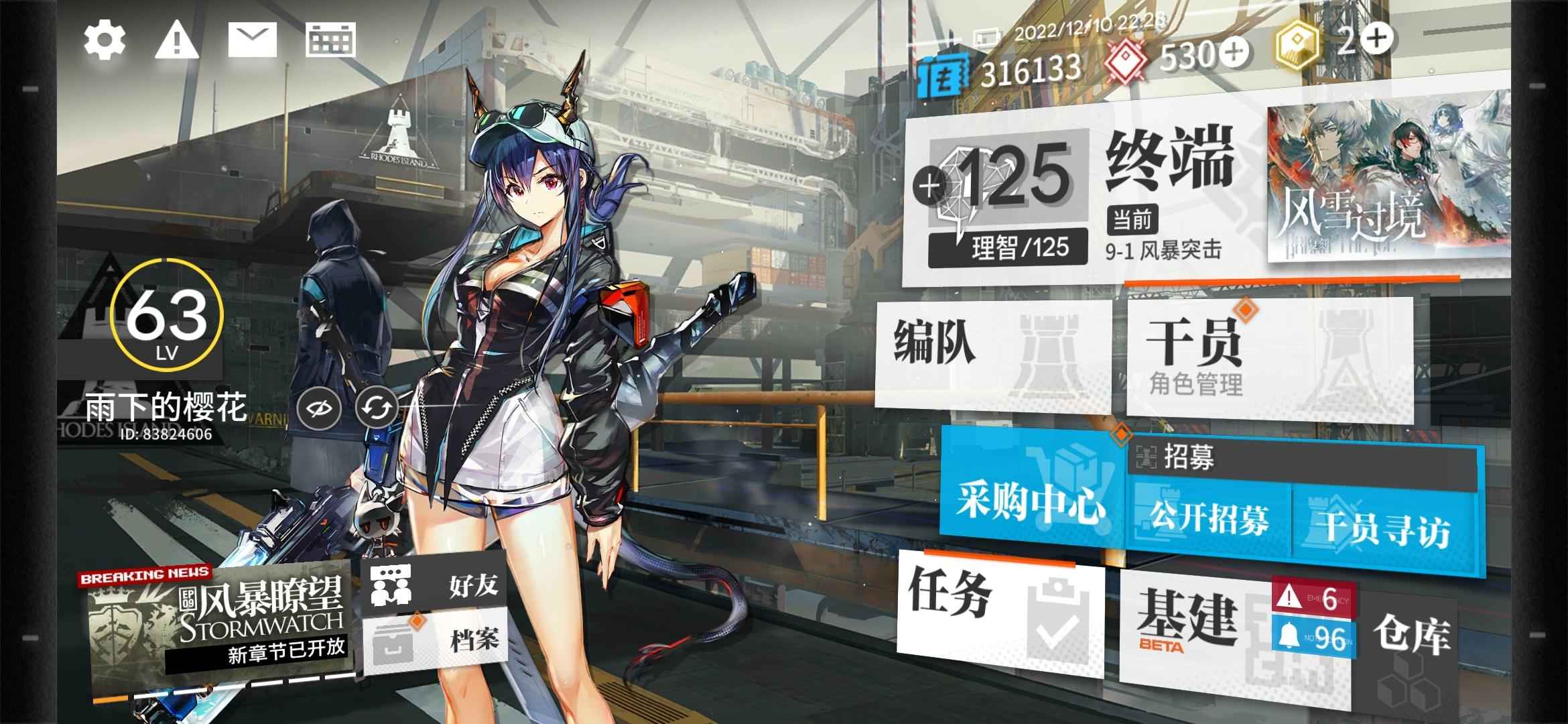
Task: Open the calendar sign-in icon
Action: click(330, 40)
